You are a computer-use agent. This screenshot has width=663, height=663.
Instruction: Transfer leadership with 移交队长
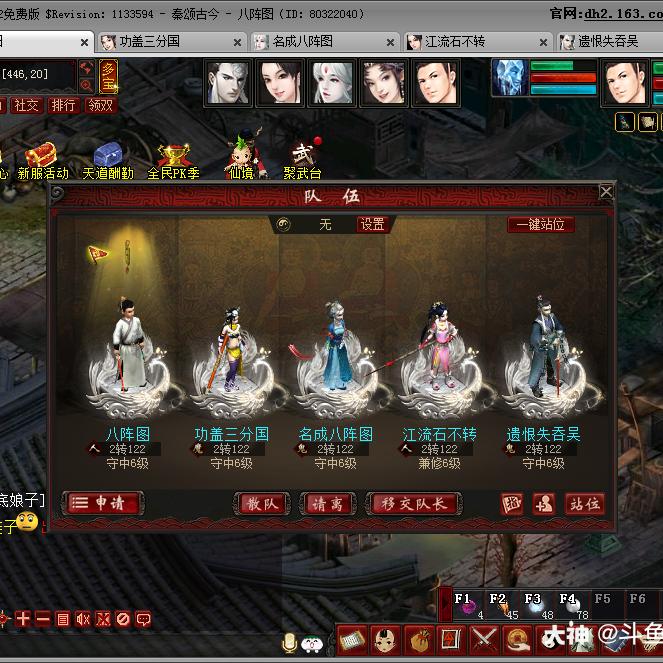415,504
